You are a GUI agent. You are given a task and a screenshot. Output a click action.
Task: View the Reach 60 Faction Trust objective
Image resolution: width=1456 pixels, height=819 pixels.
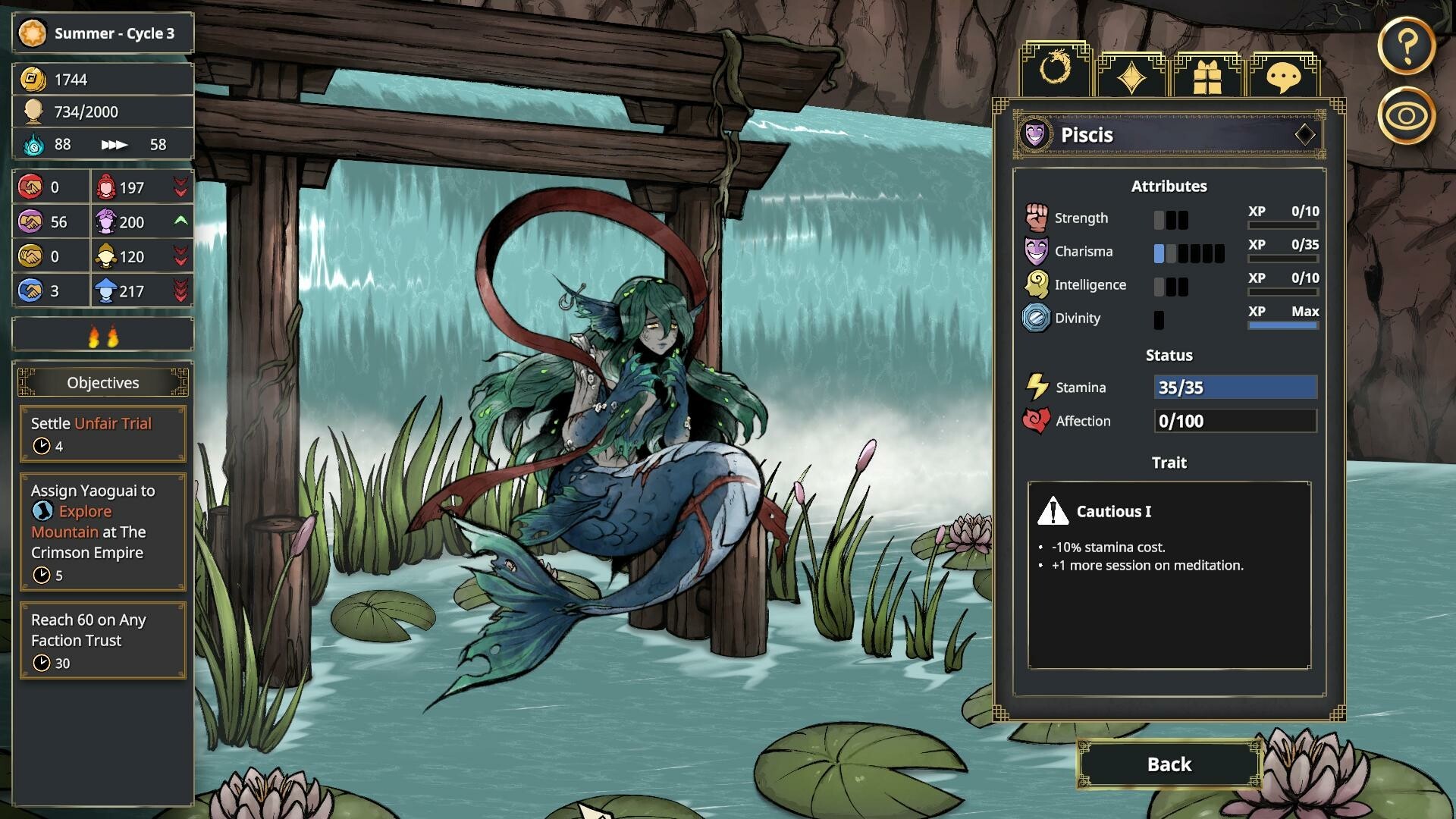tap(103, 641)
